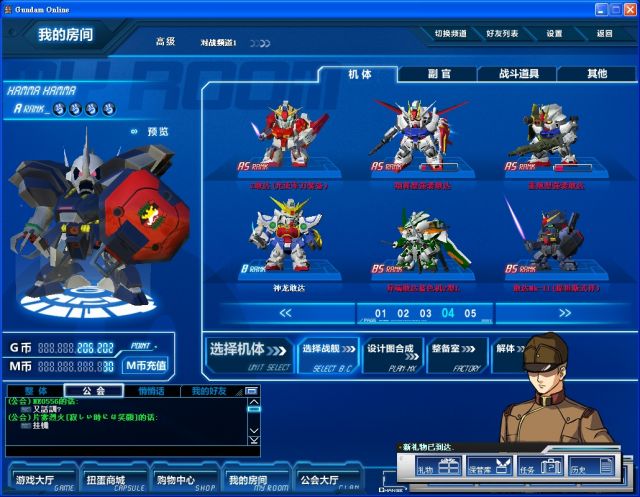The width and height of the screenshot is (640, 497).
Task: Switch to the 副官 tab
Action: tap(438, 74)
